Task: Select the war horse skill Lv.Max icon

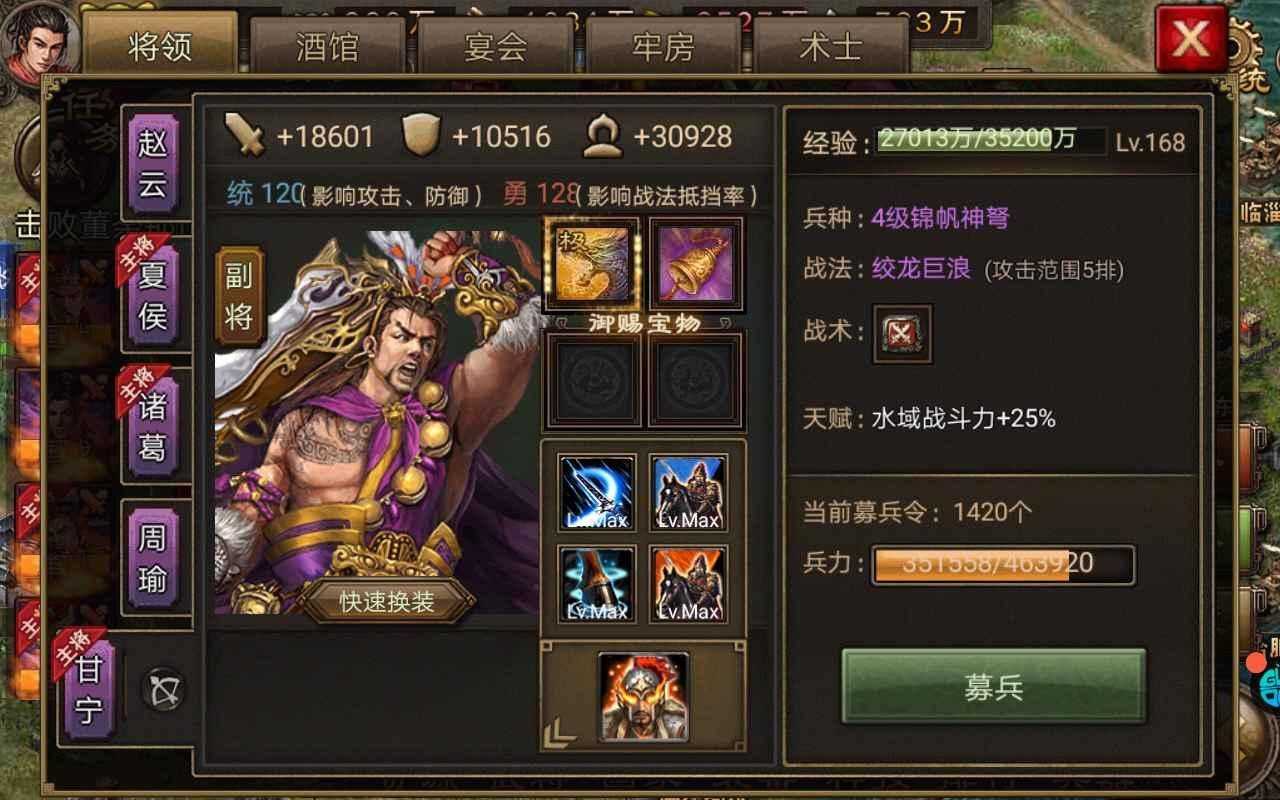Action: tap(688, 489)
